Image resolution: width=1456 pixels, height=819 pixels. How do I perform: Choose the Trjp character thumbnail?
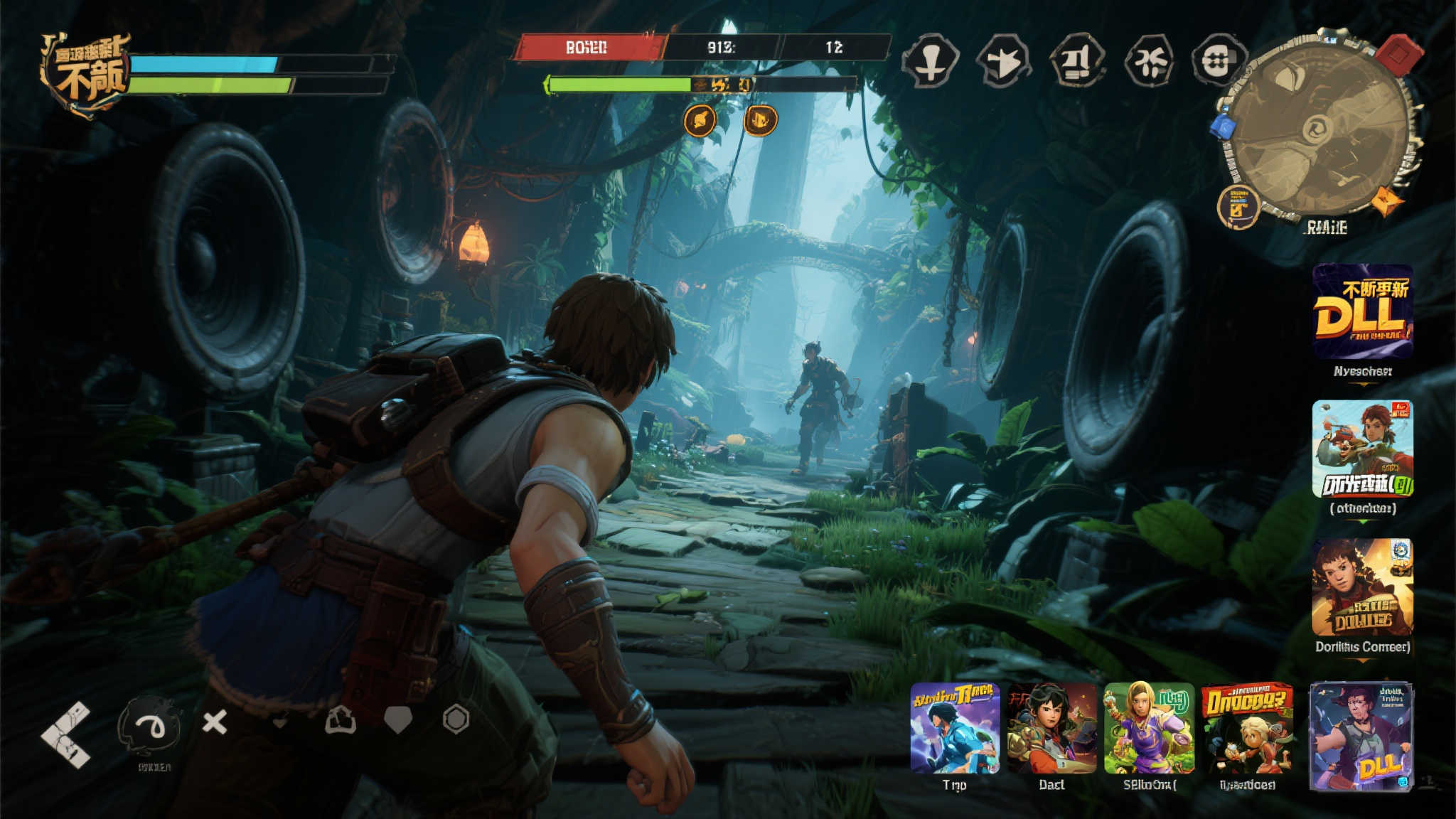click(x=955, y=728)
